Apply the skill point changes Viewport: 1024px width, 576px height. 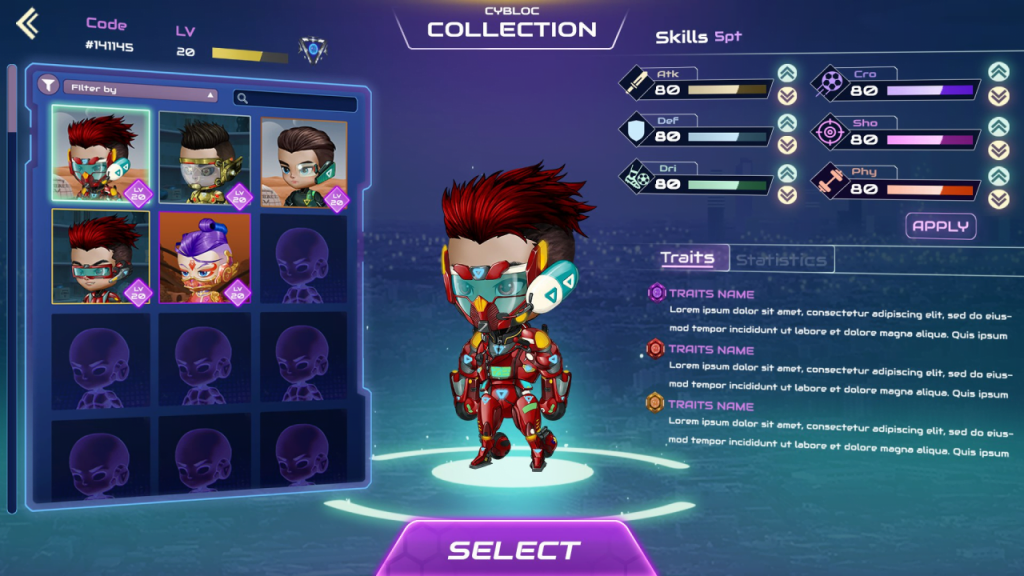(x=941, y=225)
